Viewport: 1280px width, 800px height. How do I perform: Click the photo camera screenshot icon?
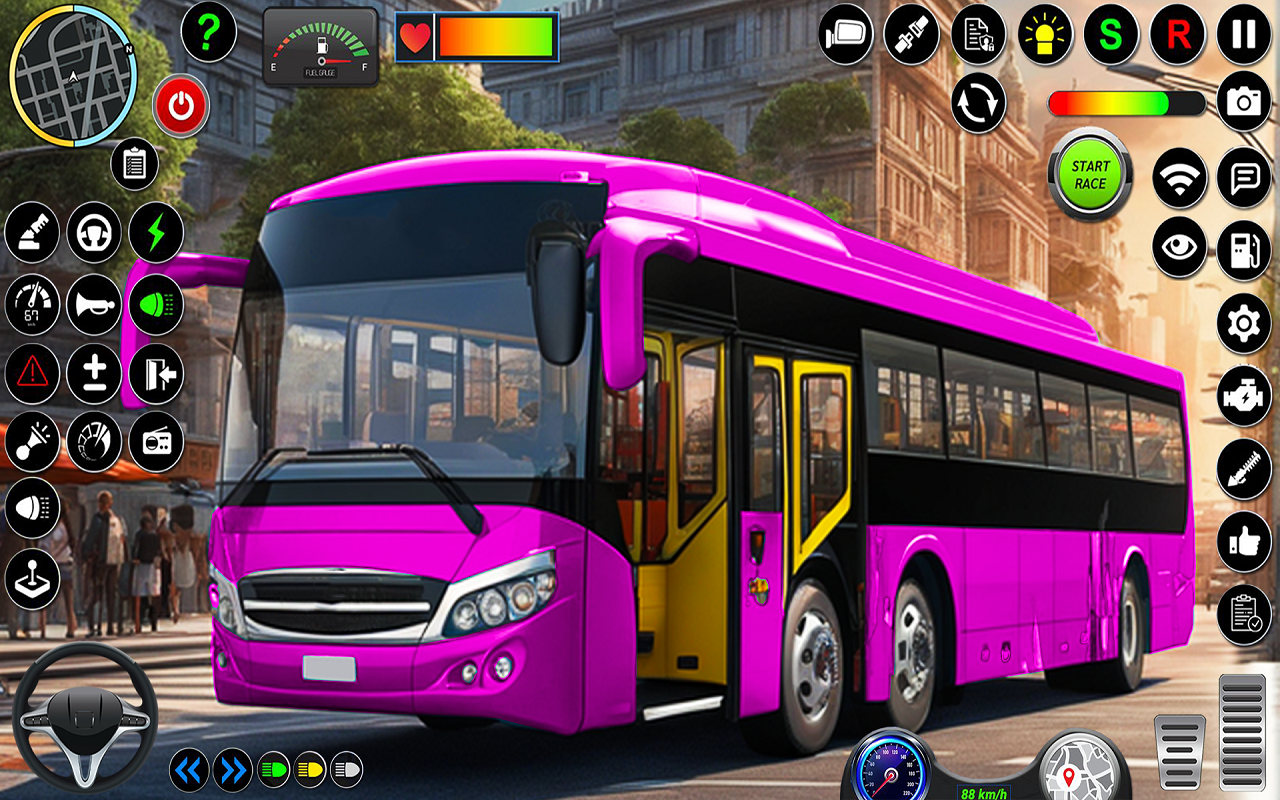coord(1243,103)
